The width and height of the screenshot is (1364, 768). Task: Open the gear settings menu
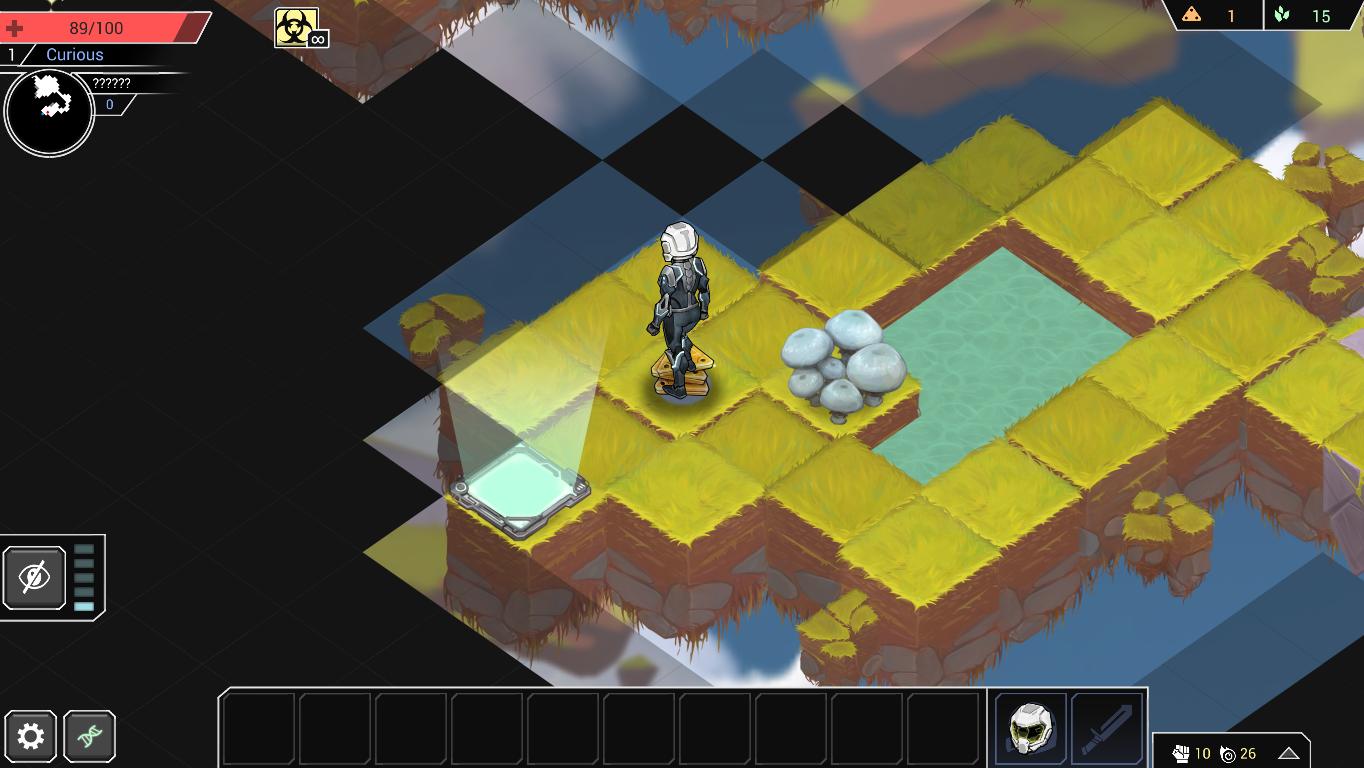pyautogui.click(x=31, y=737)
